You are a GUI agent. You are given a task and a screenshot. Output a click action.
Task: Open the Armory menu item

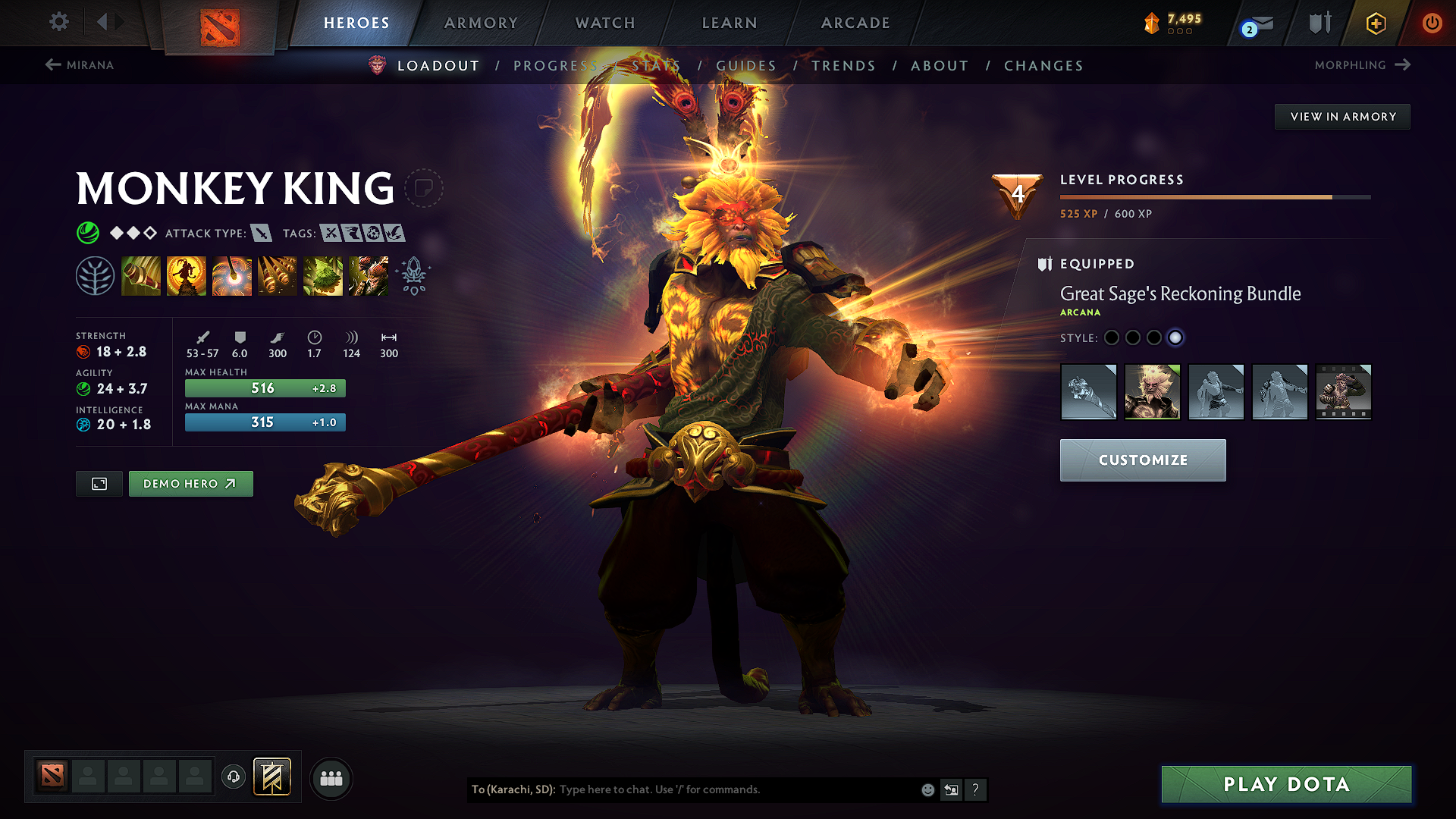pyautogui.click(x=480, y=23)
